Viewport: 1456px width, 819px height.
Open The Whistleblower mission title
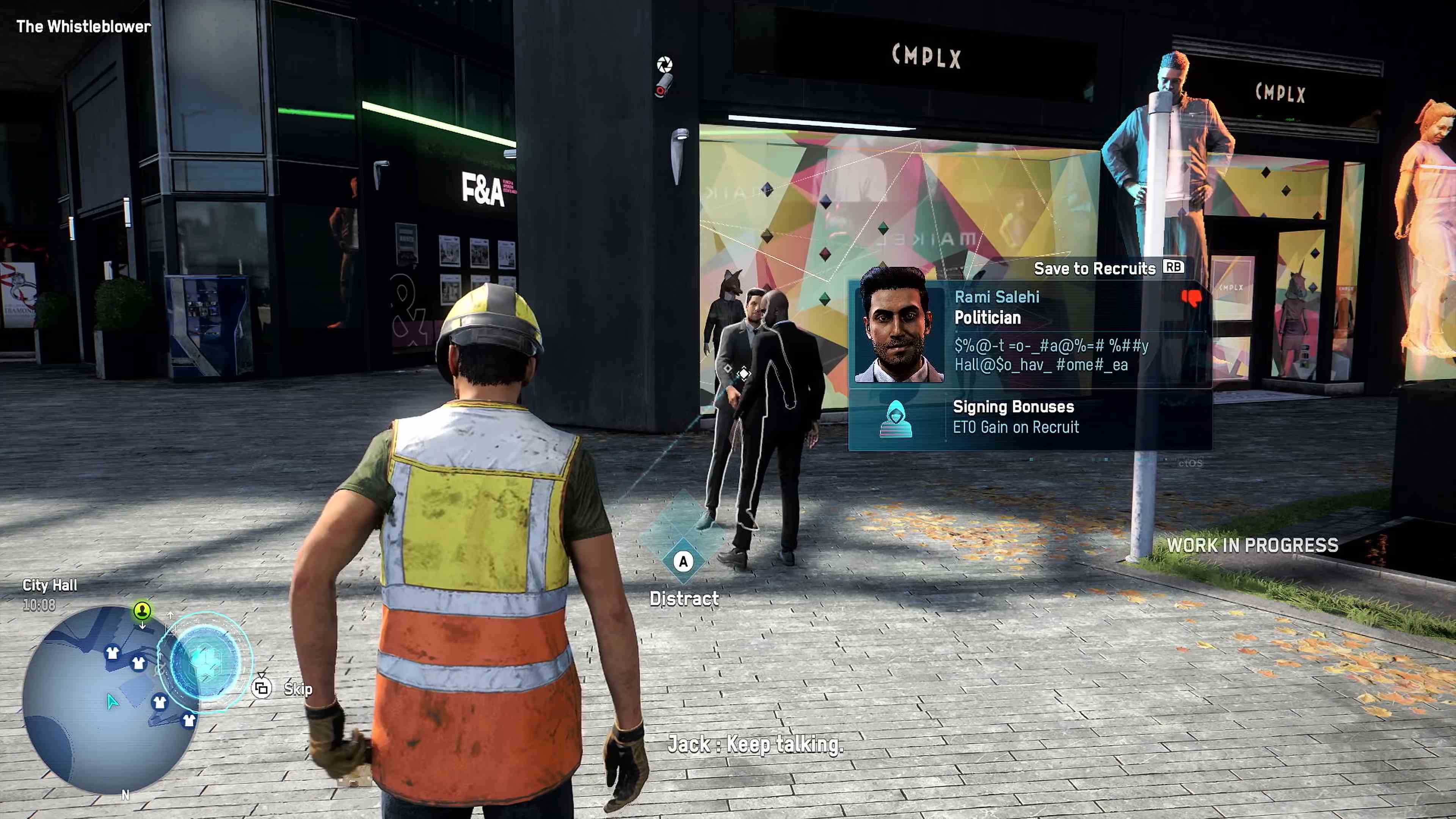(83, 26)
